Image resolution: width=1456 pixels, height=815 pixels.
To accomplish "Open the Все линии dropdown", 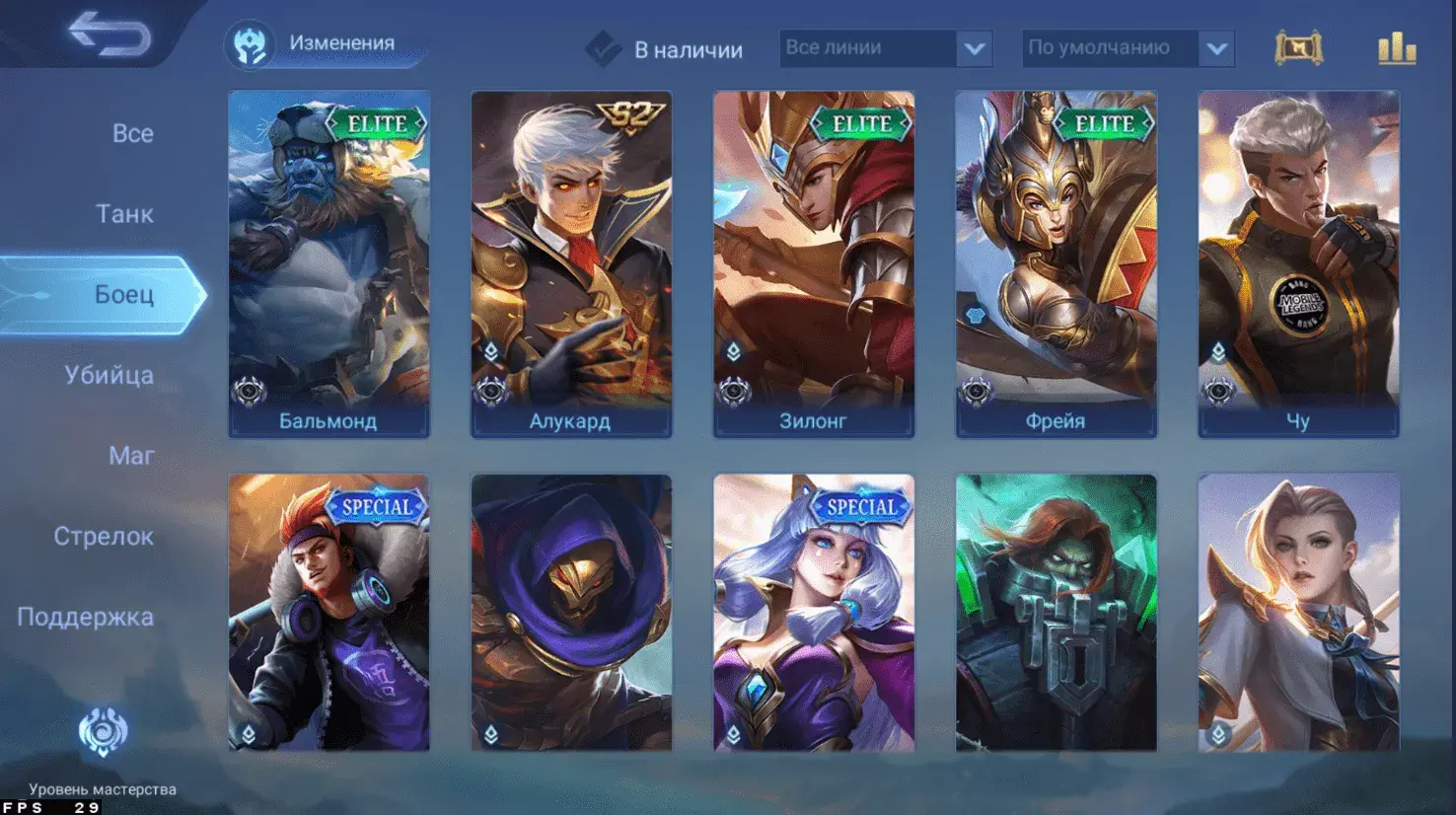I will click(x=885, y=48).
